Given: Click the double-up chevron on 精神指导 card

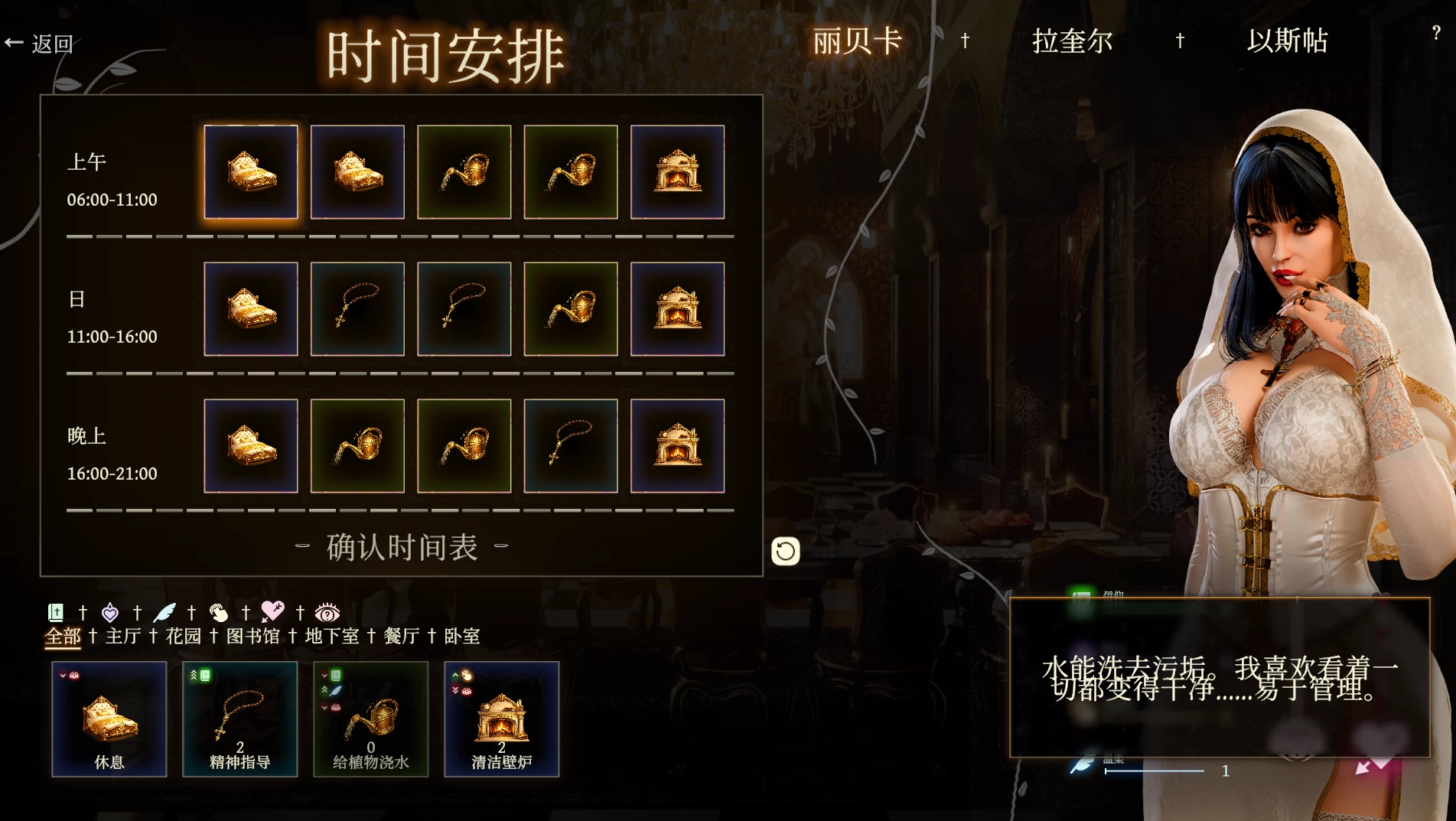Looking at the screenshot, I should [x=195, y=676].
